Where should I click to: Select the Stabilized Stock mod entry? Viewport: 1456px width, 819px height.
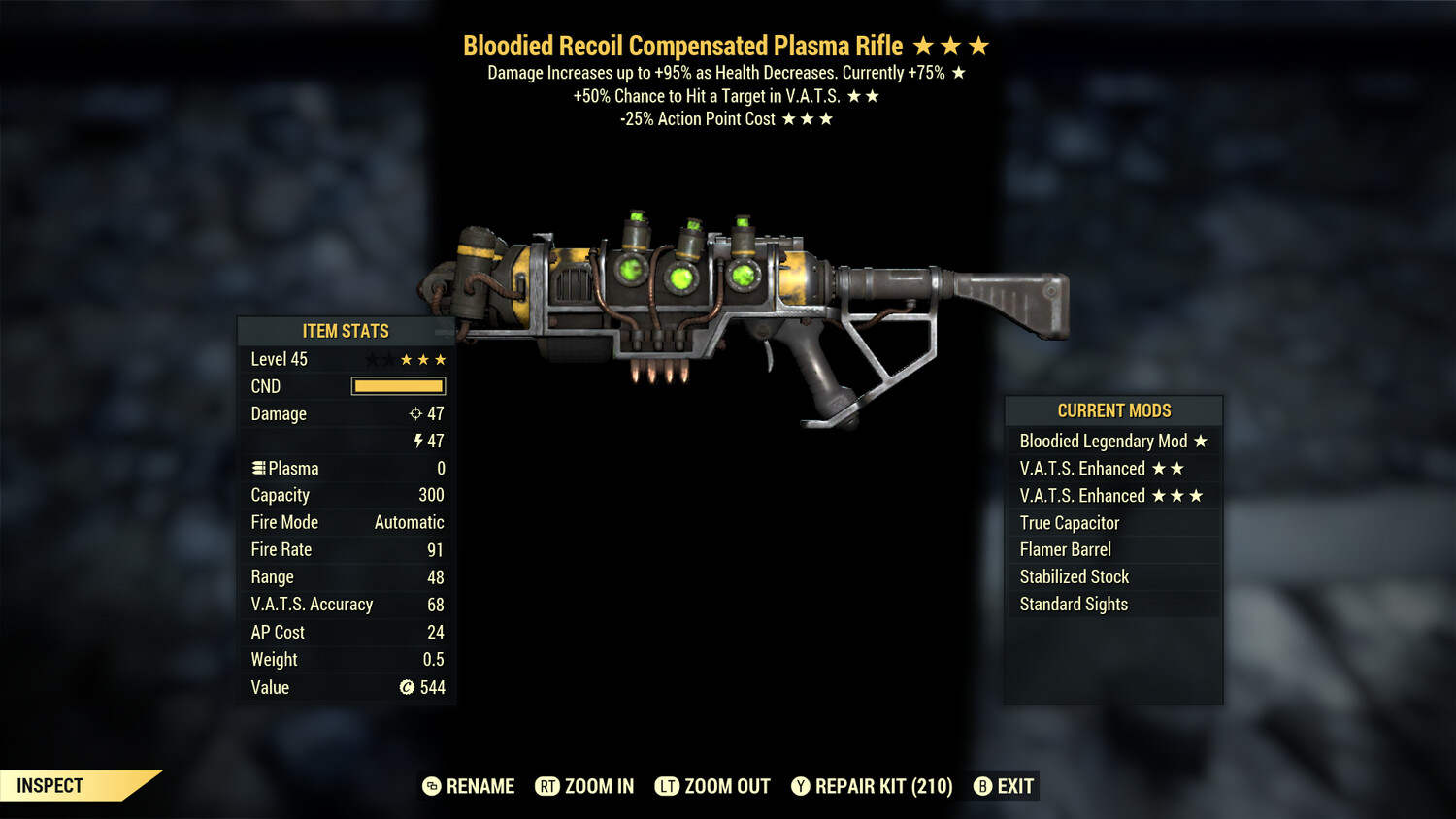(1074, 576)
